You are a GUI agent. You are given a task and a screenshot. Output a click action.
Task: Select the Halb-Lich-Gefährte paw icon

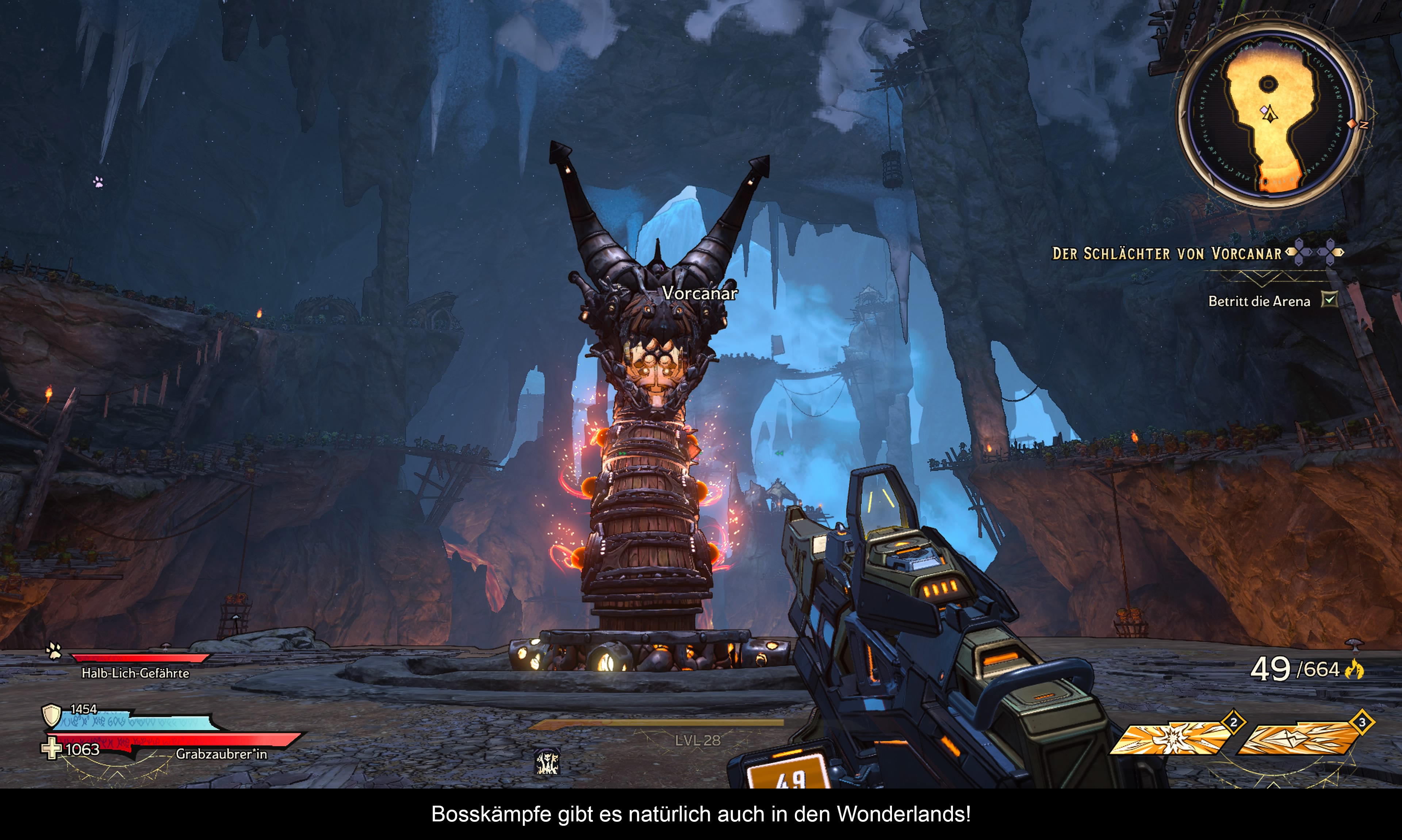pos(54,651)
